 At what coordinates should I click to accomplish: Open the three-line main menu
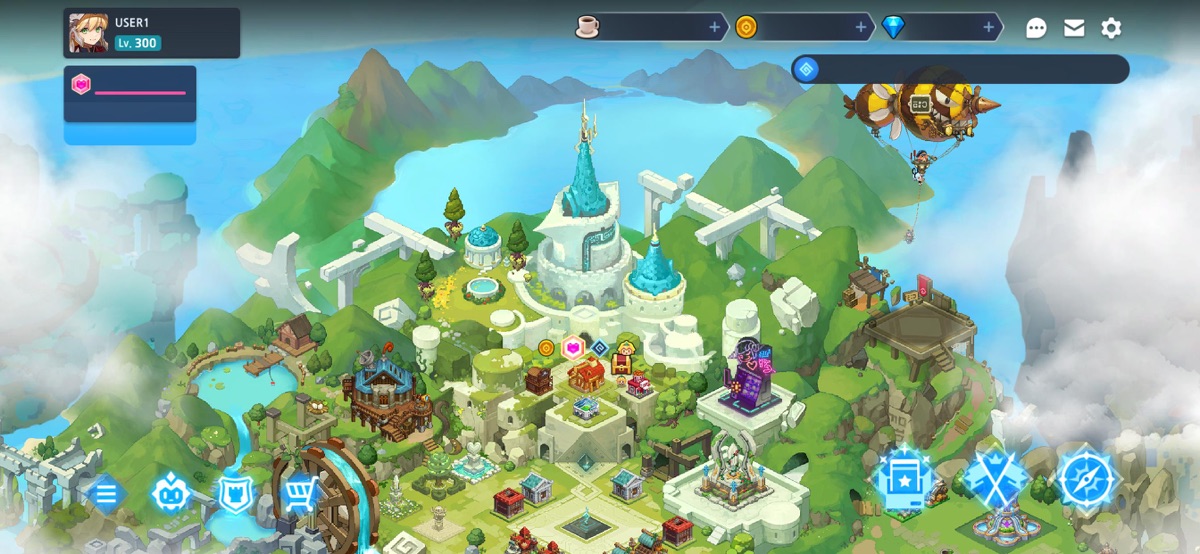tap(106, 493)
